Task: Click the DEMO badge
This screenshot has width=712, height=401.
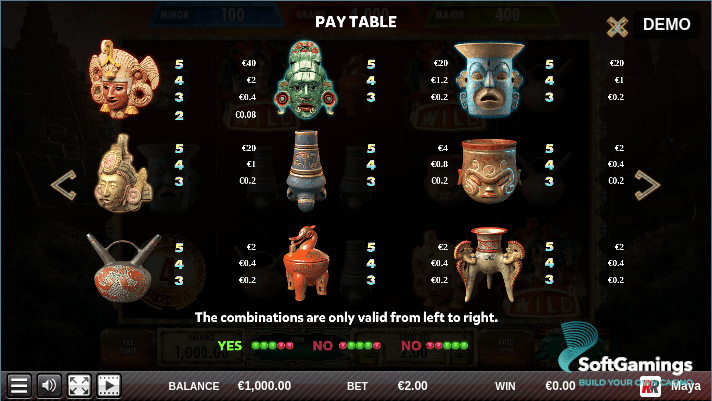Action: [x=667, y=24]
